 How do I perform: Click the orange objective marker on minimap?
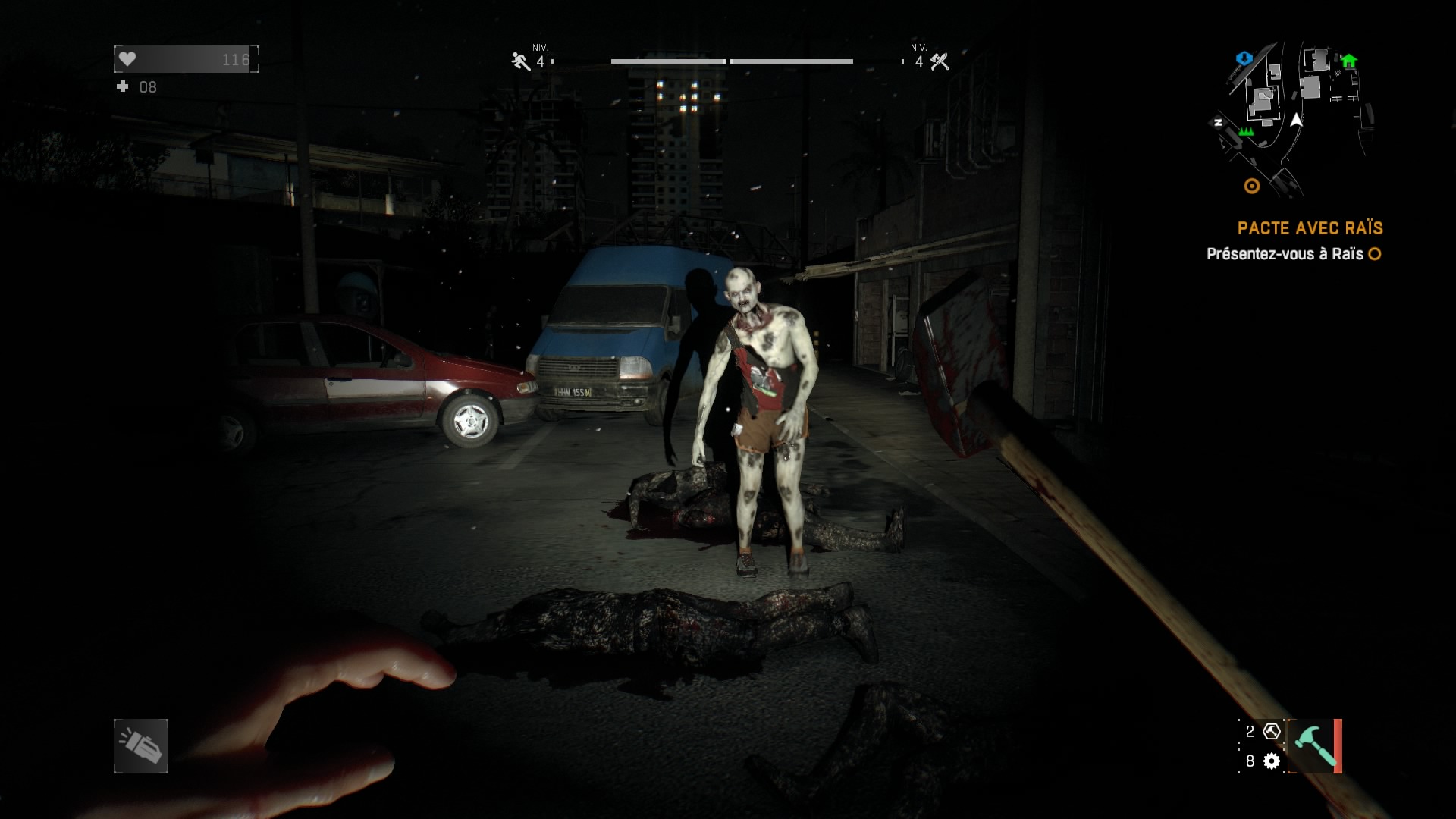[x=1252, y=186]
